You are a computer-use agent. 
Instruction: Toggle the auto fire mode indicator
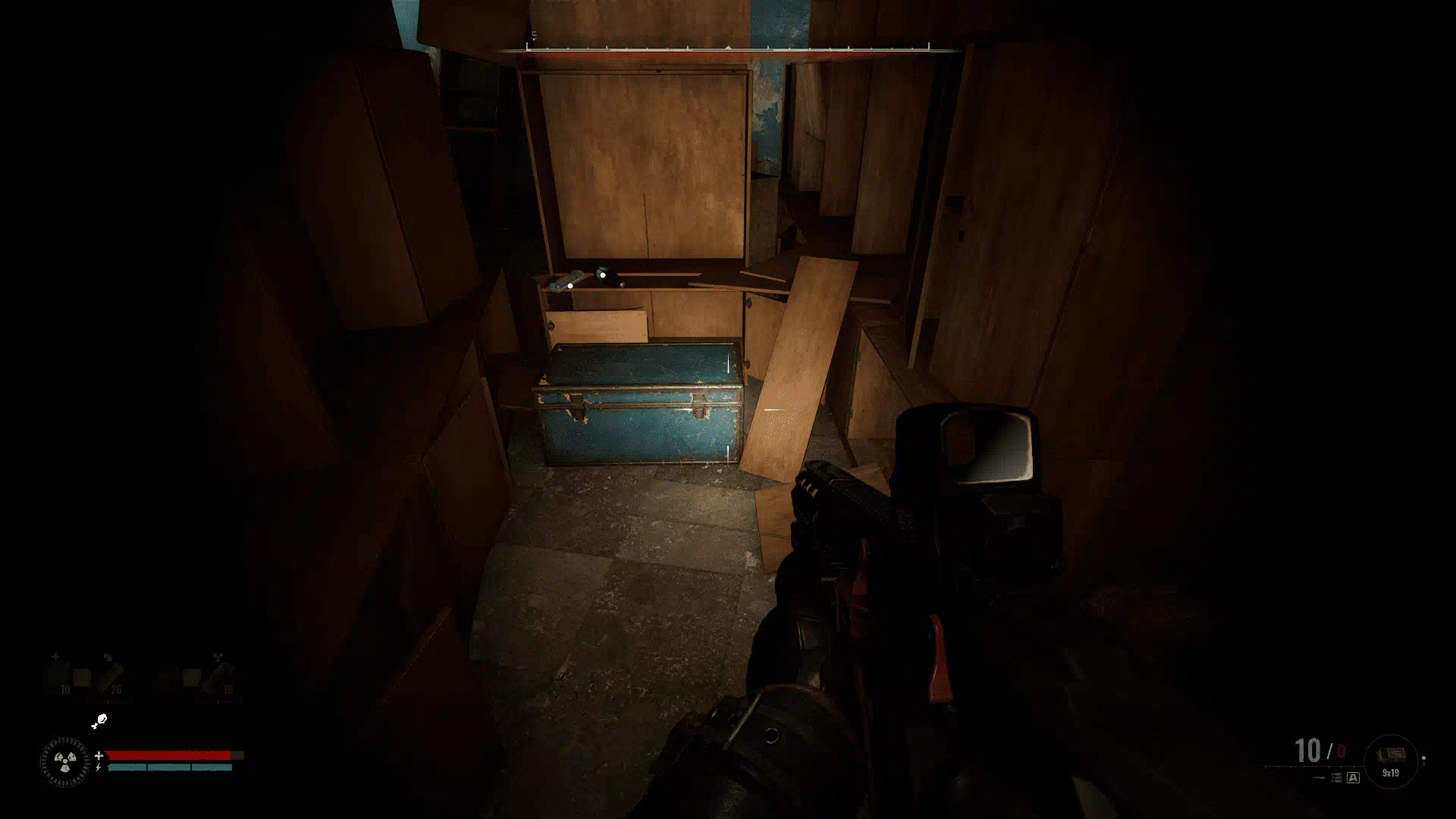point(1353,777)
